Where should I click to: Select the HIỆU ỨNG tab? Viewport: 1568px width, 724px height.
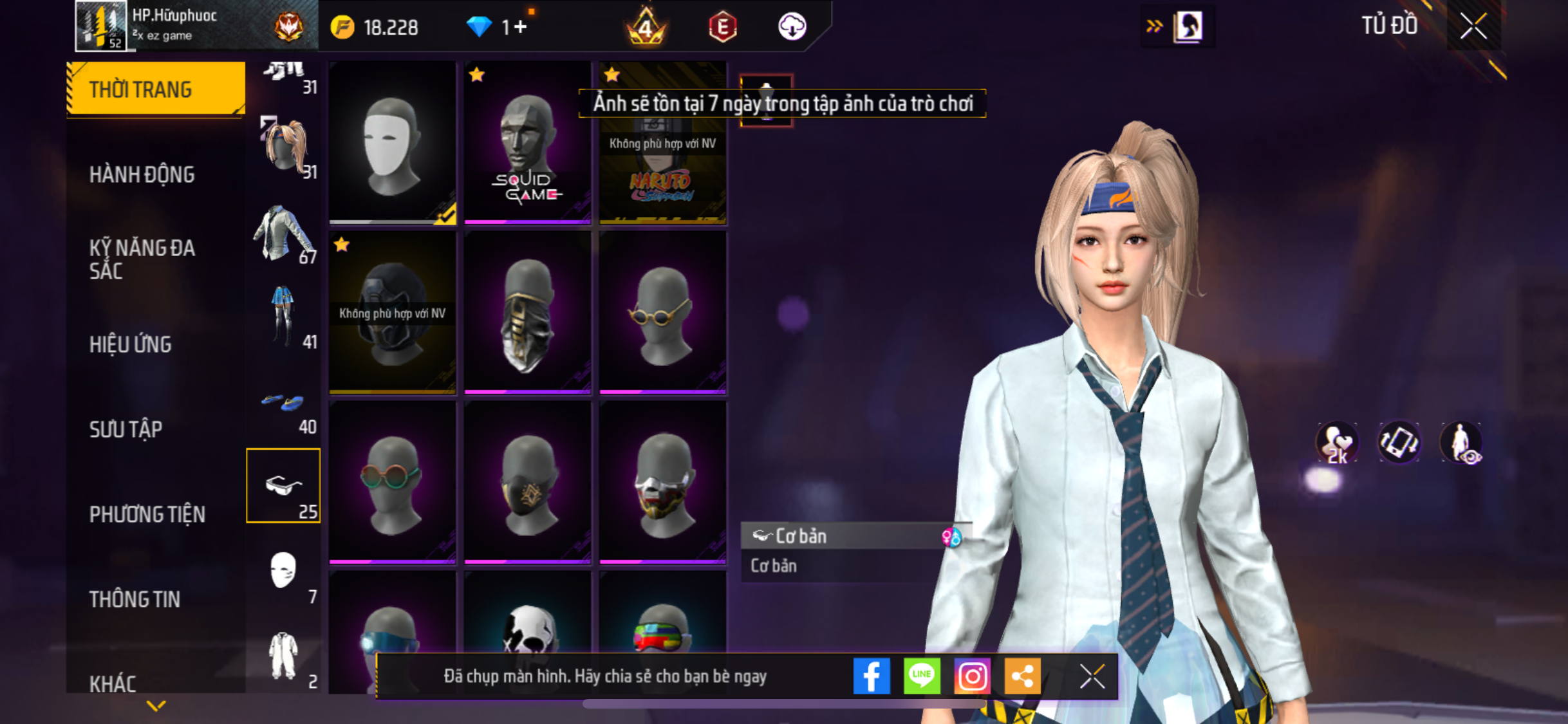(130, 344)
